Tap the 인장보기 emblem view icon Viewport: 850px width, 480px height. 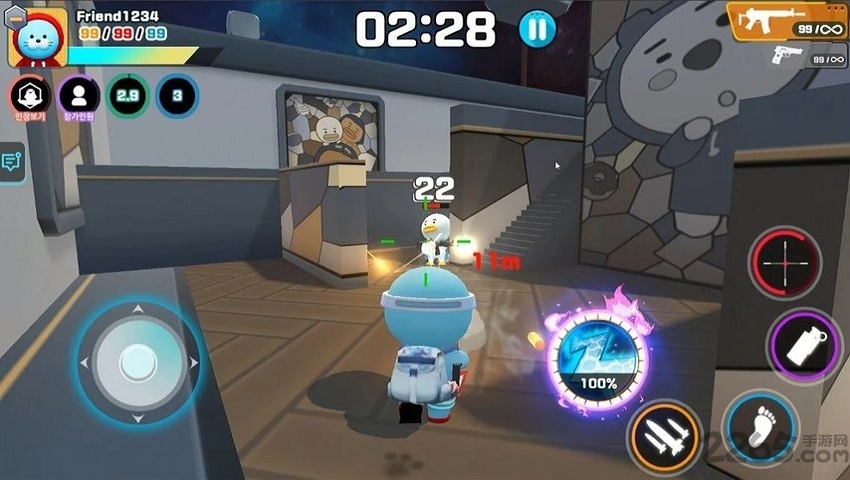[x=30, y=96]
